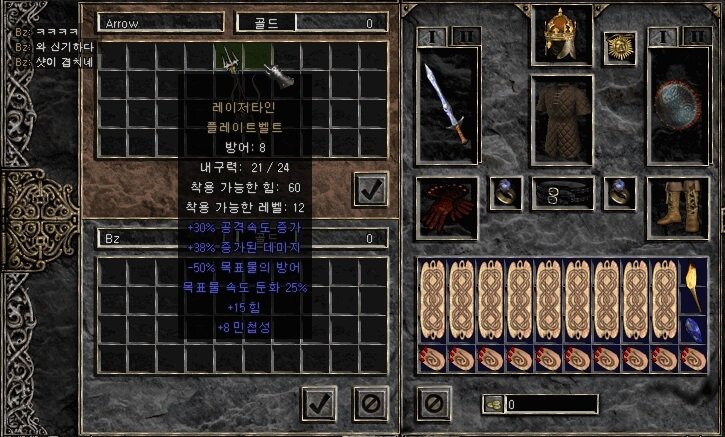Screen dimensions: 725x437
Task: Click the gold coins button in the inventory
Action: tap(493, 404)
